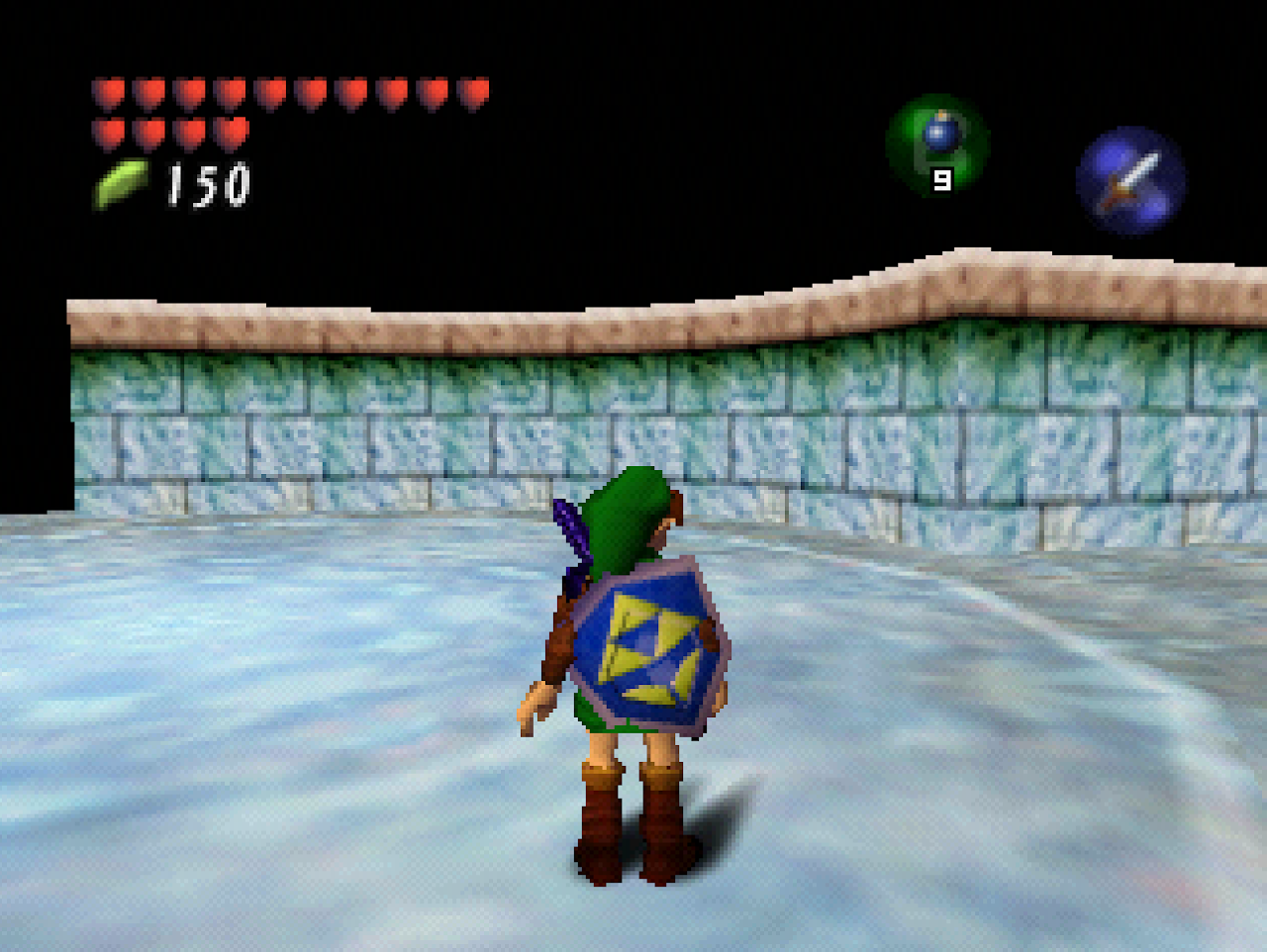Click the number 9 bomb counter
This screenshot has width=1267, height=952.
pos(940,181)
